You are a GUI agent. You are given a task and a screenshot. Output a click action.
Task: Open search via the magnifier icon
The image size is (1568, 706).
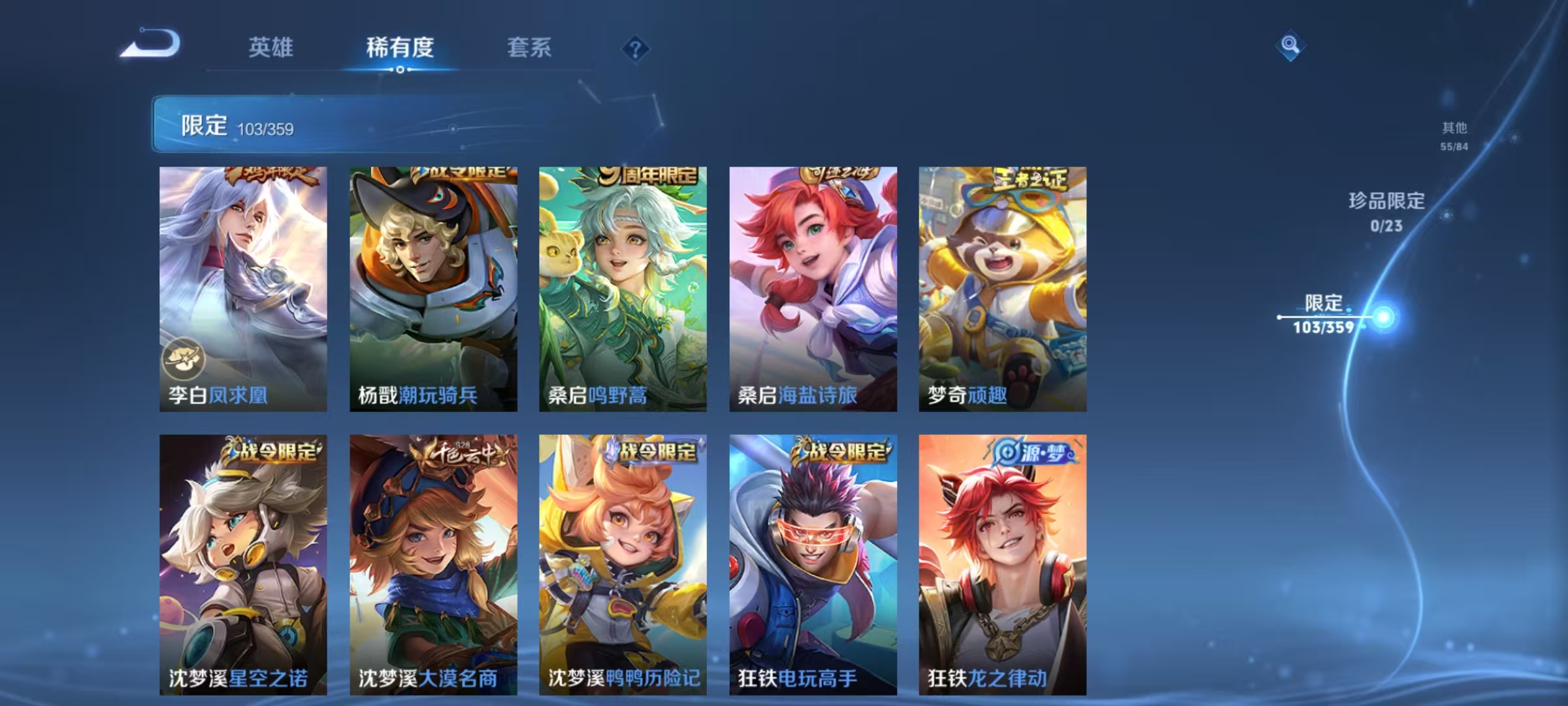1290,46
